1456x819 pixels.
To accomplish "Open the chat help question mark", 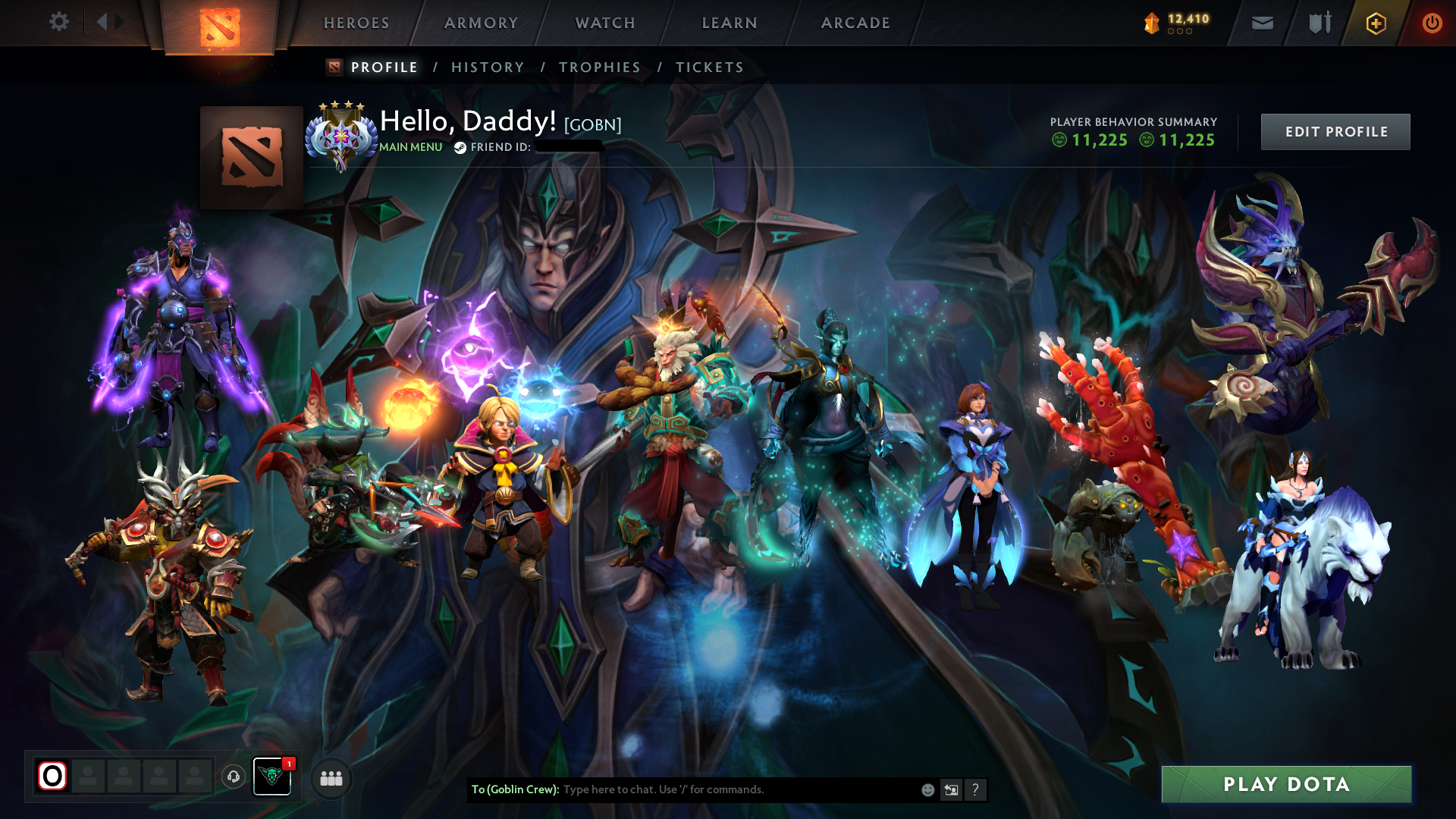I will [x=976, y=789].
